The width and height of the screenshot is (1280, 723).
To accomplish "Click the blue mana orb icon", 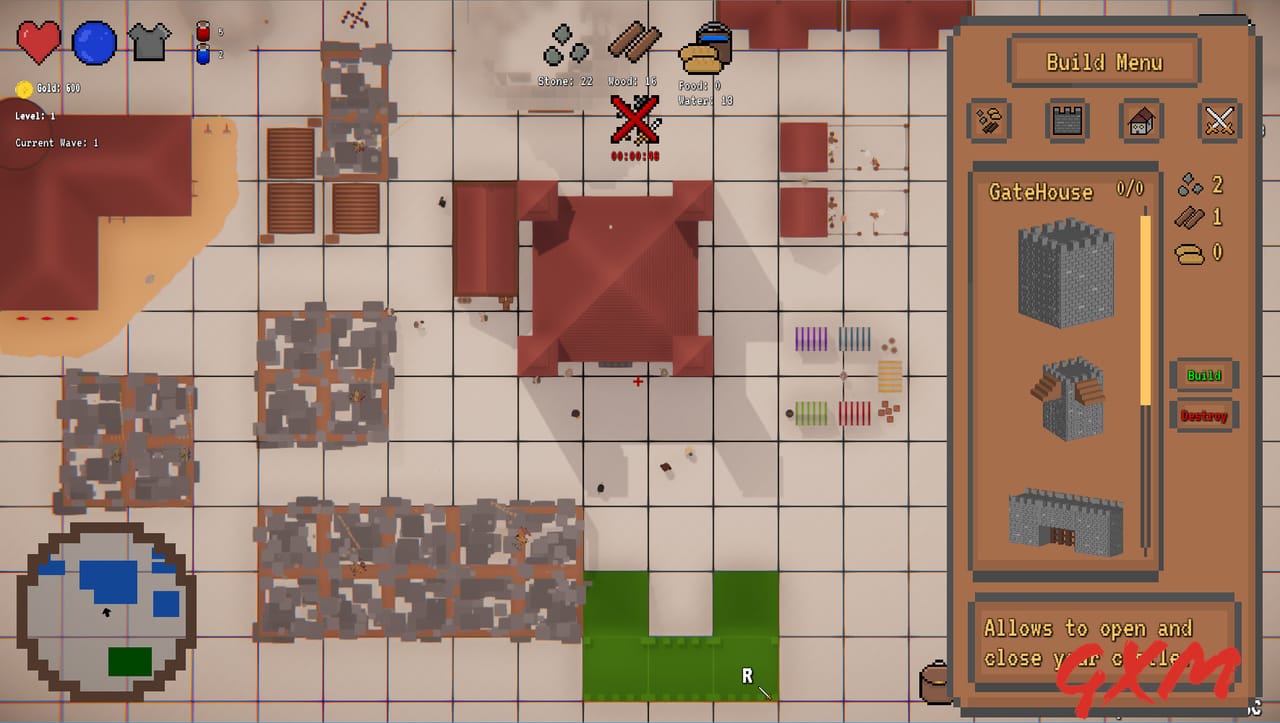I will [x=95, y=42].
